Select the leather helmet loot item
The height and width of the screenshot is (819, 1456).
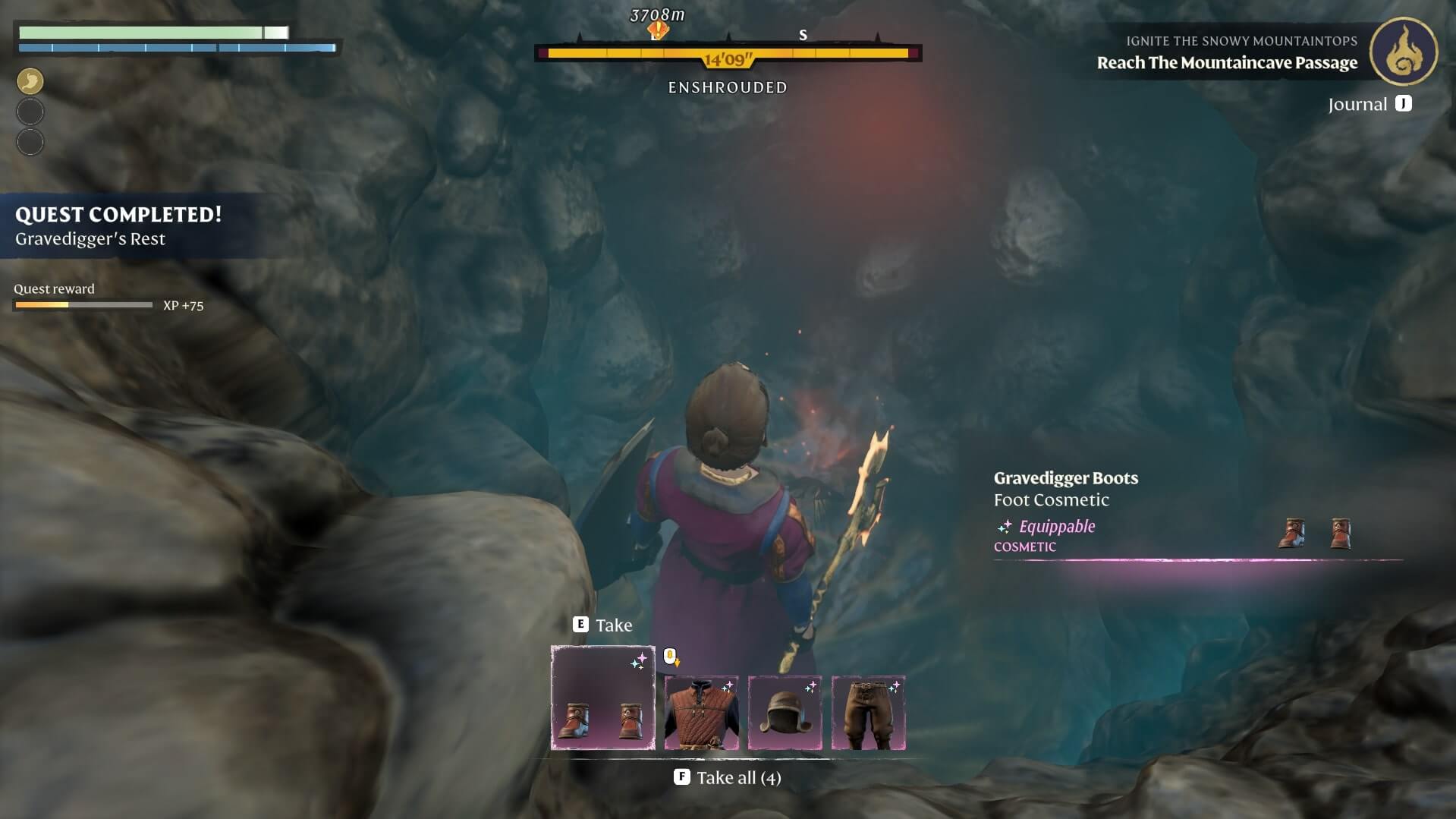(785, 712)
